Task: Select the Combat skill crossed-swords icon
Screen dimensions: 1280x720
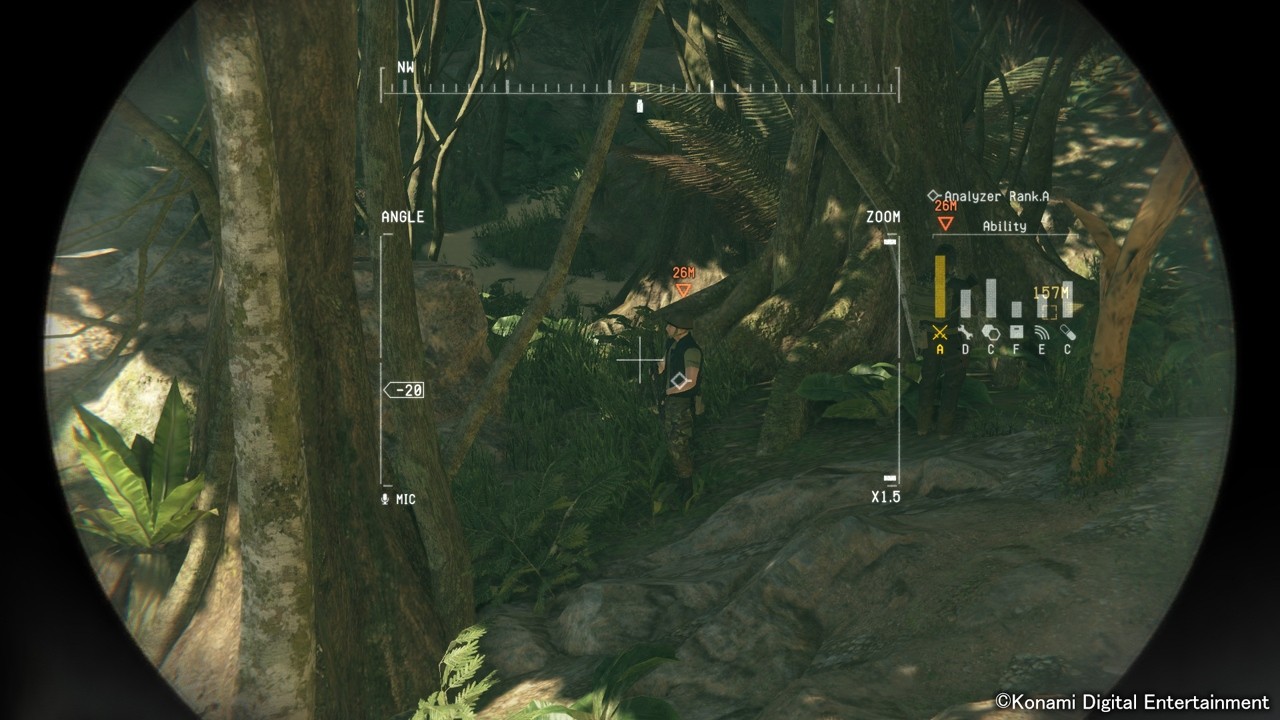Action: click(x=940, y=331)
